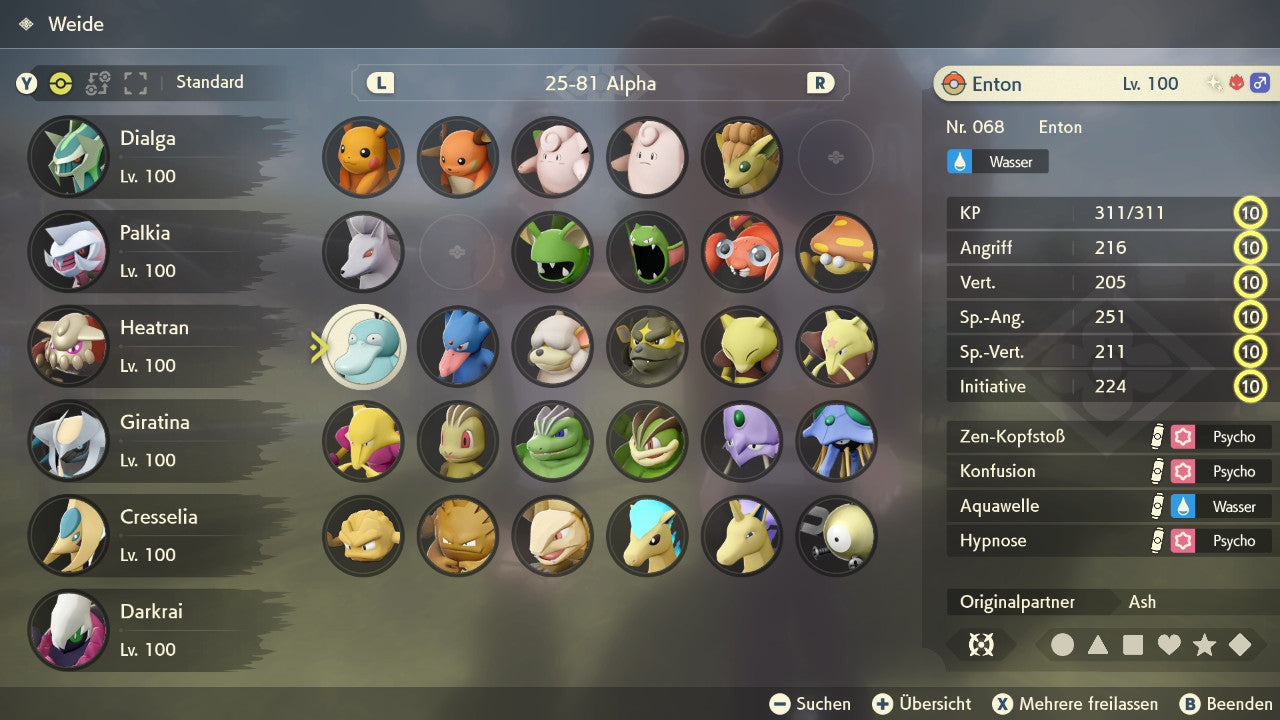Viewport: 1280px width, 720px height.
Task: Click the Machop pasture slot
Action: (458, 441)
